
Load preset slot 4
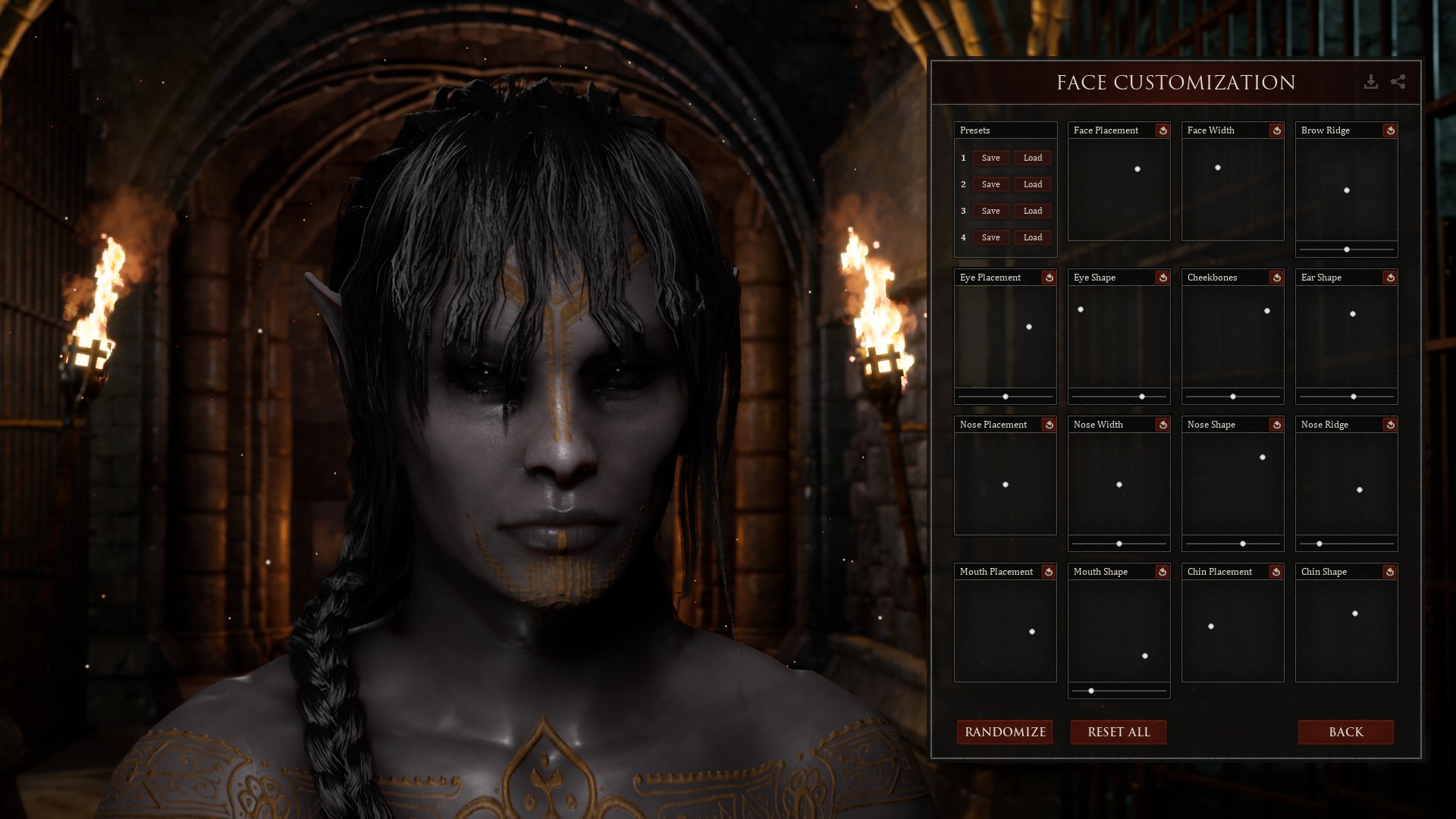tap(1033, 237)
